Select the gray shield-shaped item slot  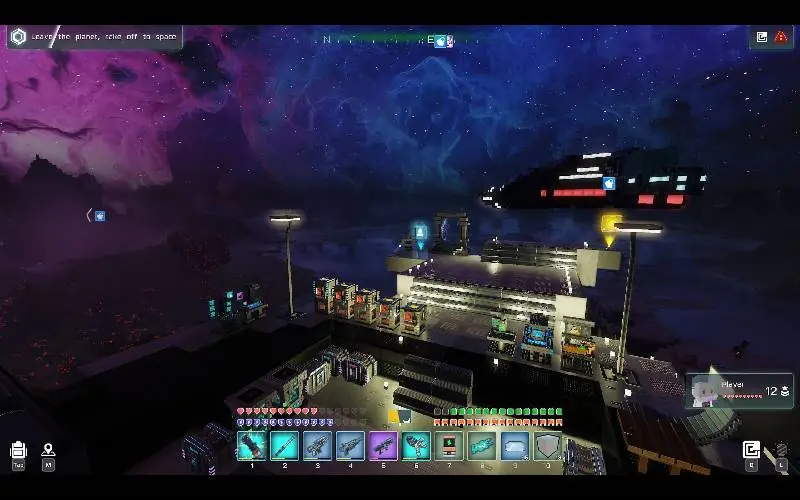coord(547,445)
